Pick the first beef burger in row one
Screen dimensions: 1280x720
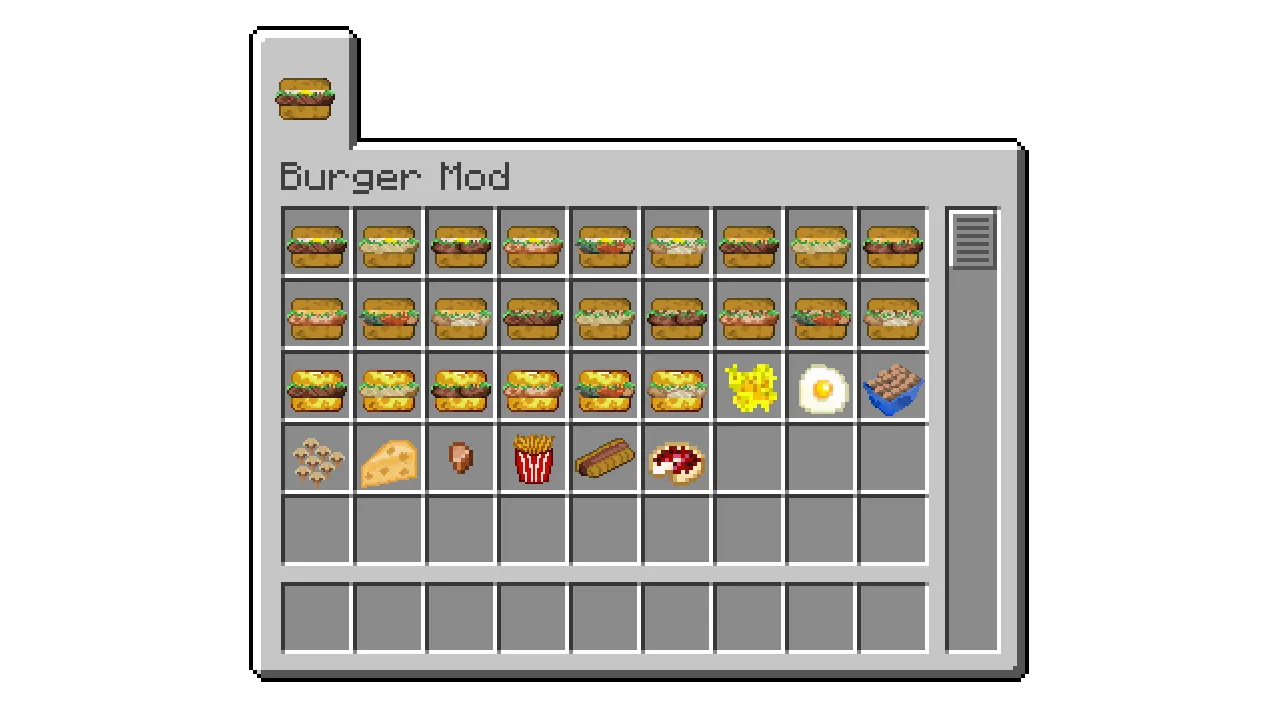point(316,243)
